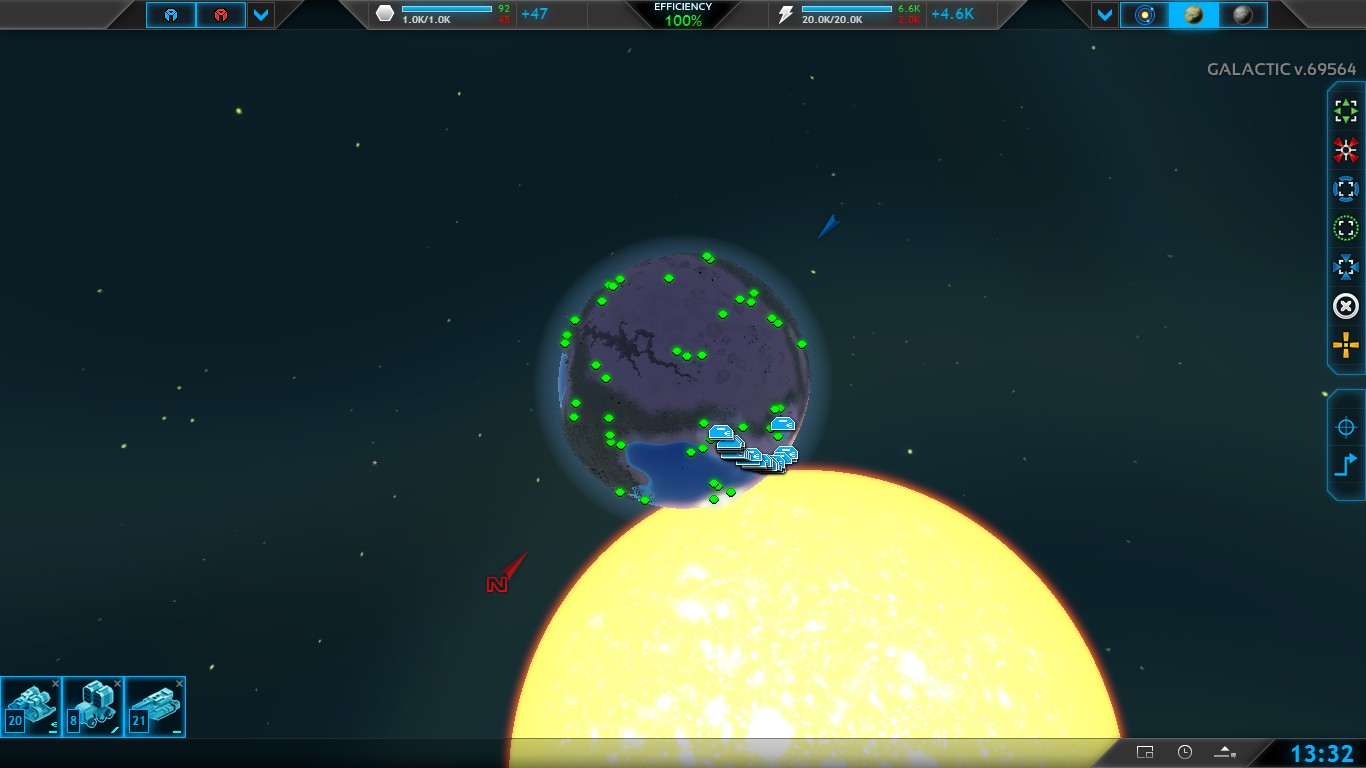Activate the green move command
The height and width of the screenshot is (768, 1366).
click(x=1346, y=111)
